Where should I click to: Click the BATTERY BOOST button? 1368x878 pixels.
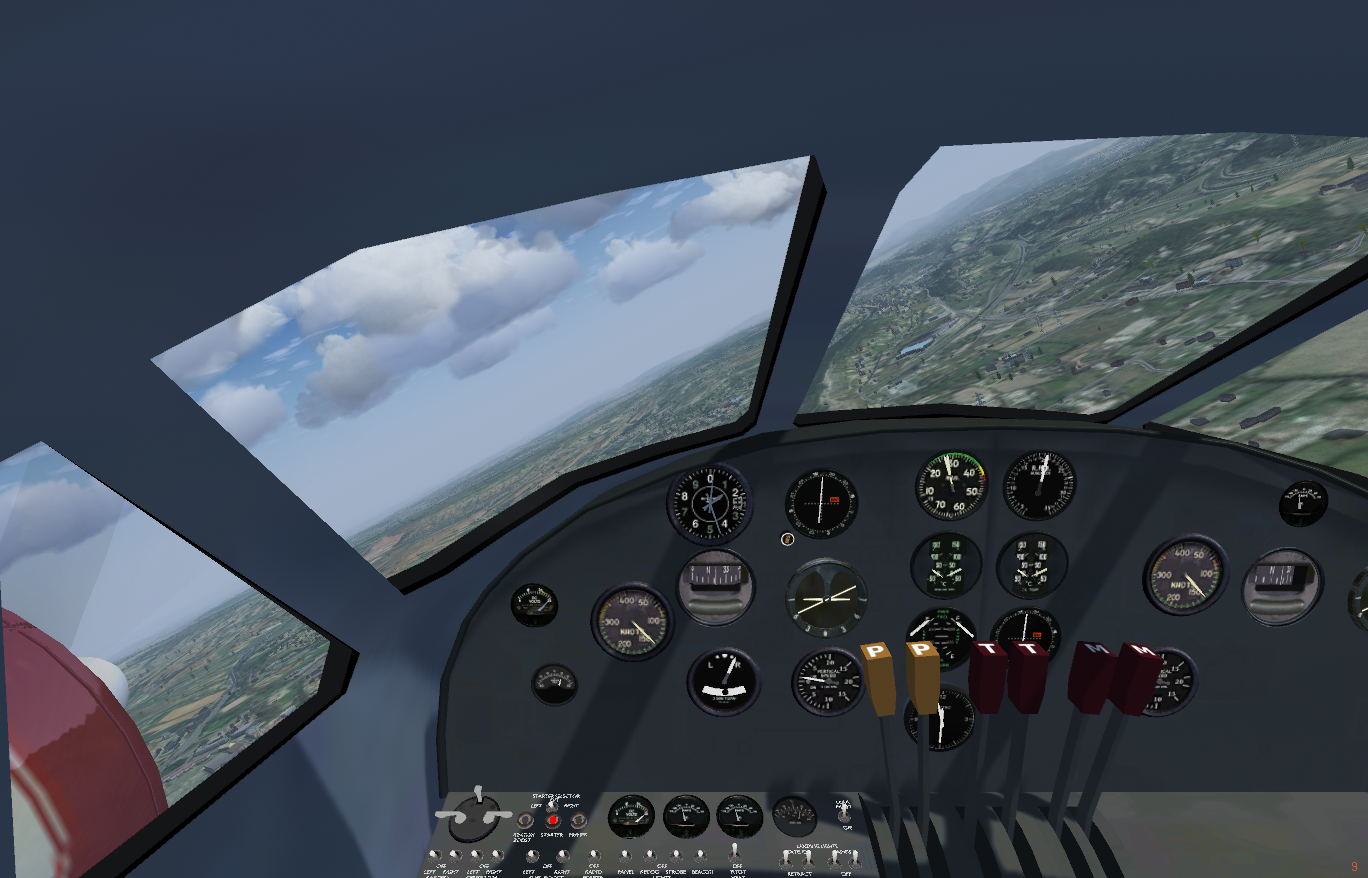[525, 820]
